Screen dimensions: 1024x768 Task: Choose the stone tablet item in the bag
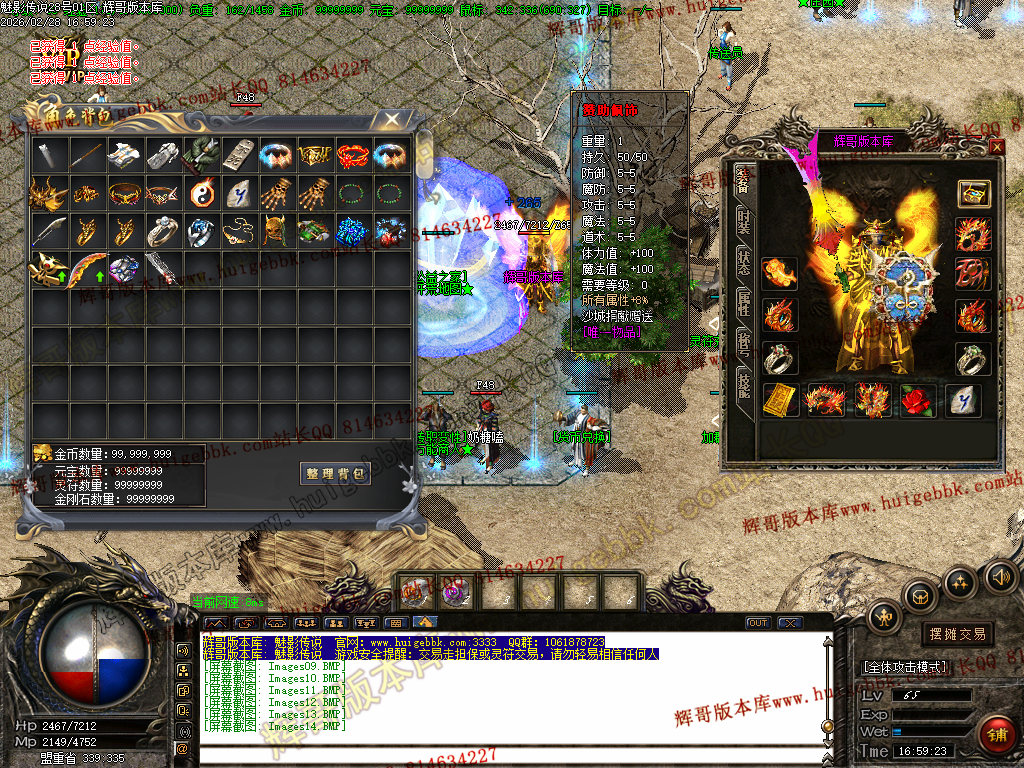[x=239, y=155]
